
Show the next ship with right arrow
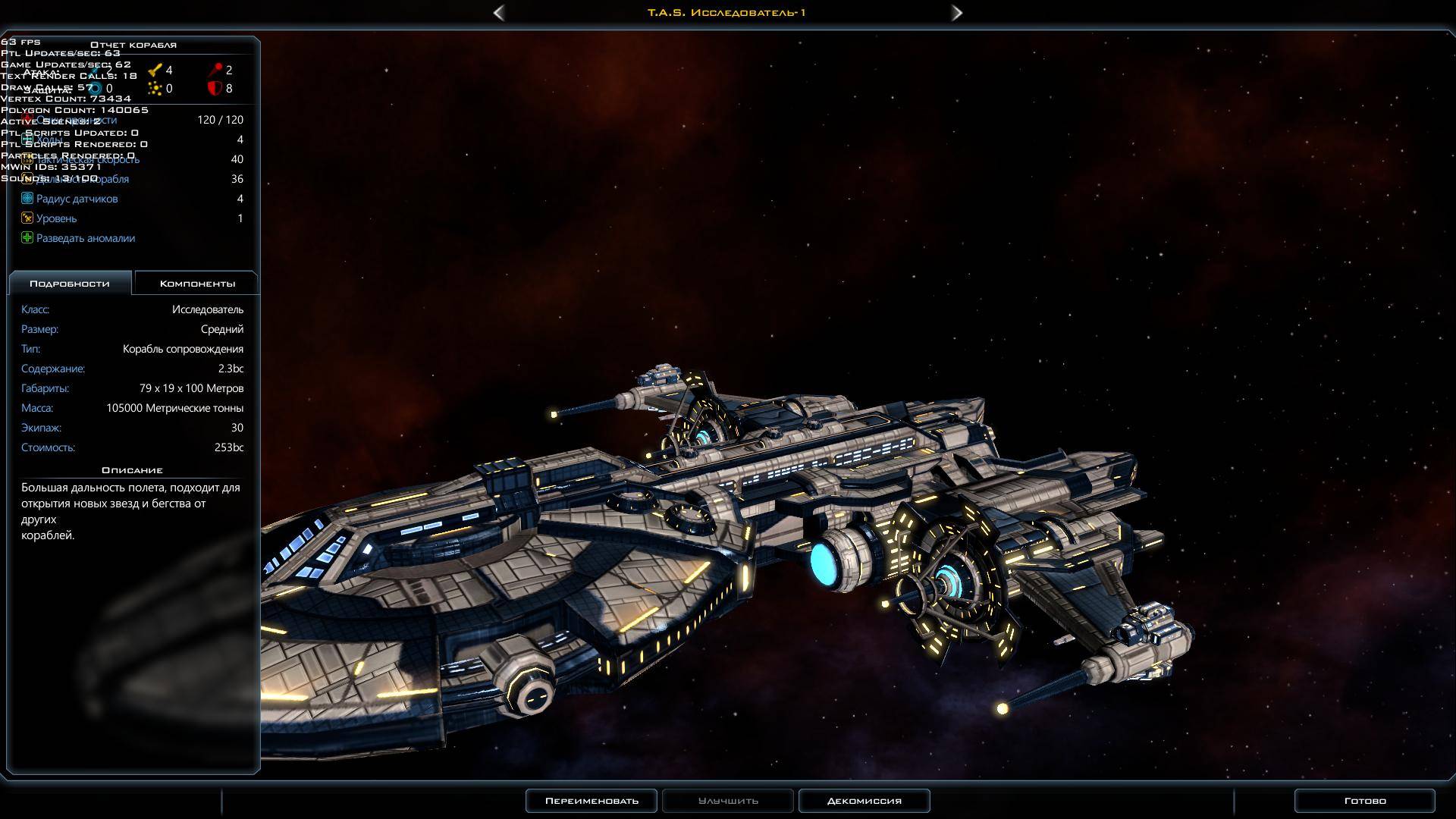tap(957, 13)
